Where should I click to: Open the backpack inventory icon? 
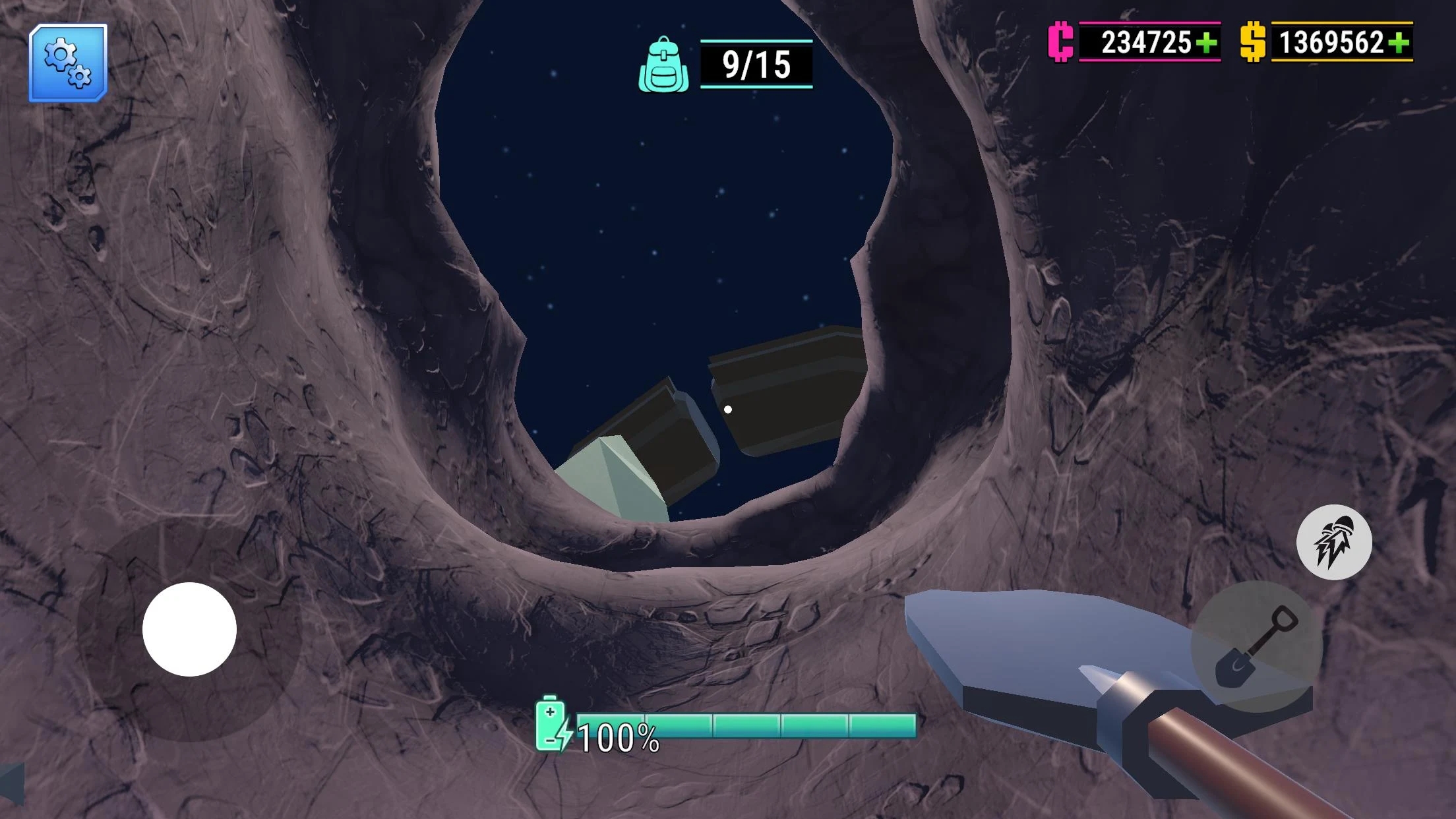point(663,65)
